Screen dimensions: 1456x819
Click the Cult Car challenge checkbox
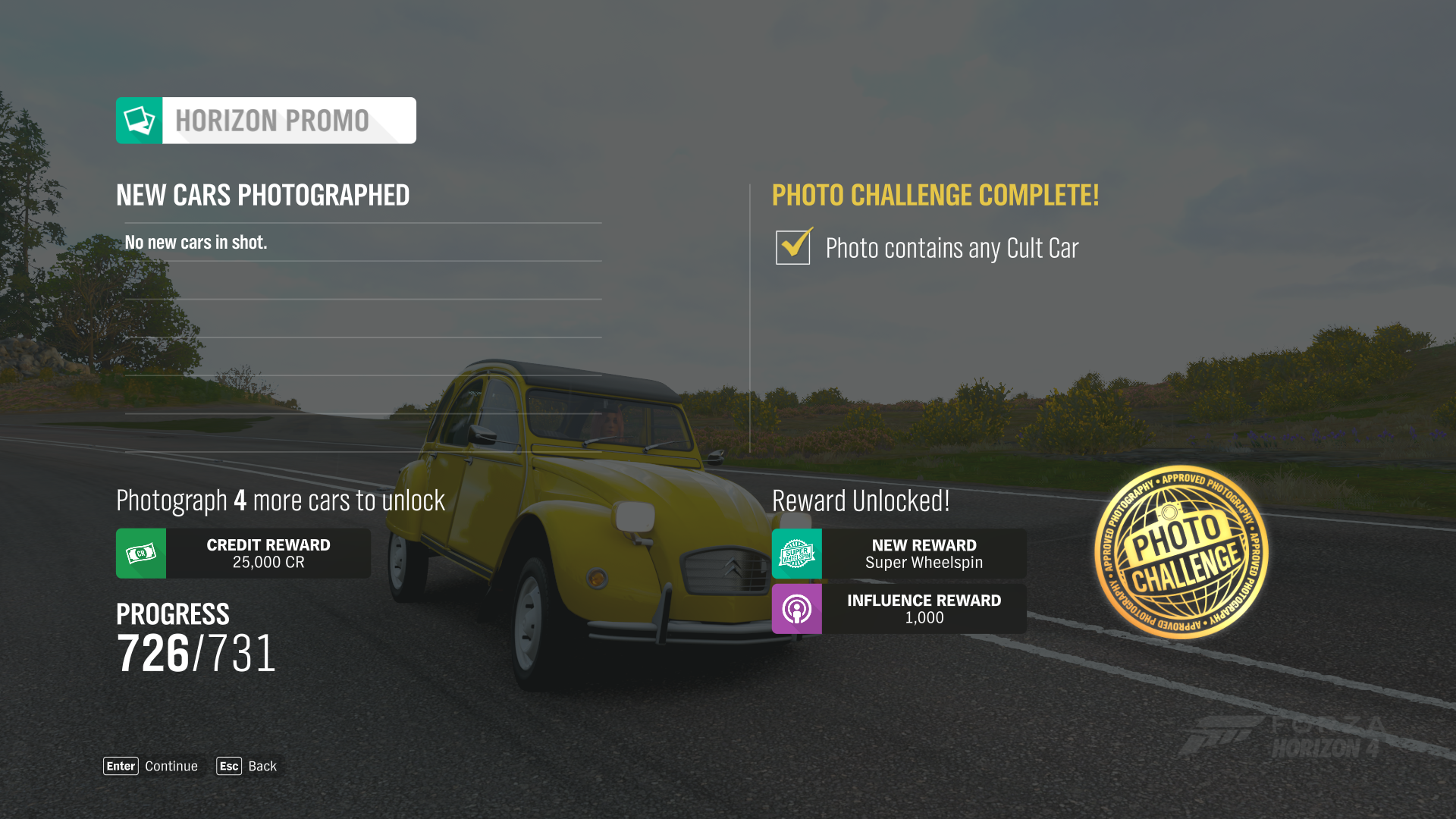click(x=793, y=247)
